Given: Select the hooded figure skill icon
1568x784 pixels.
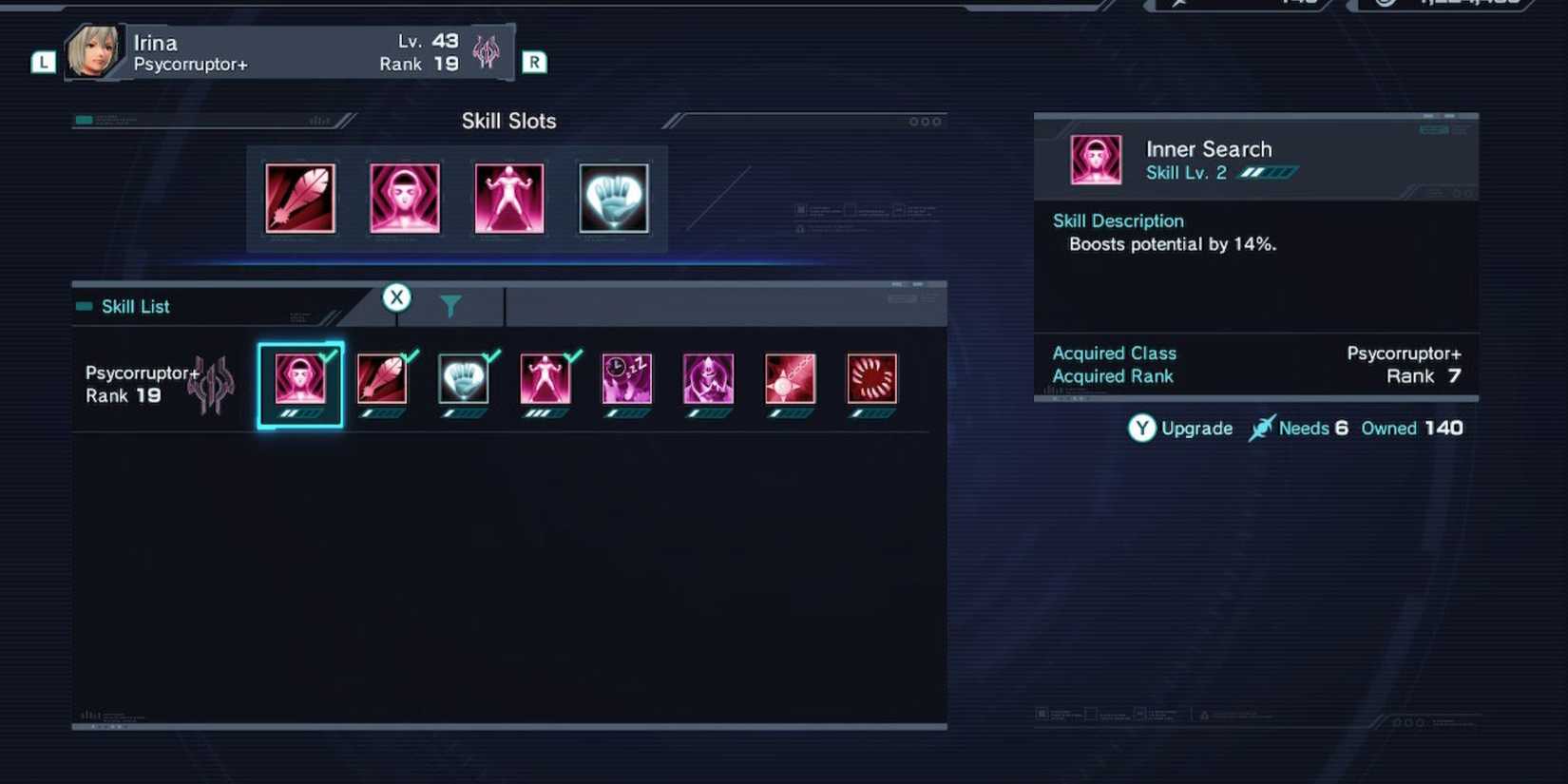Looking at the screenshot, I should (x=708, y=380).
